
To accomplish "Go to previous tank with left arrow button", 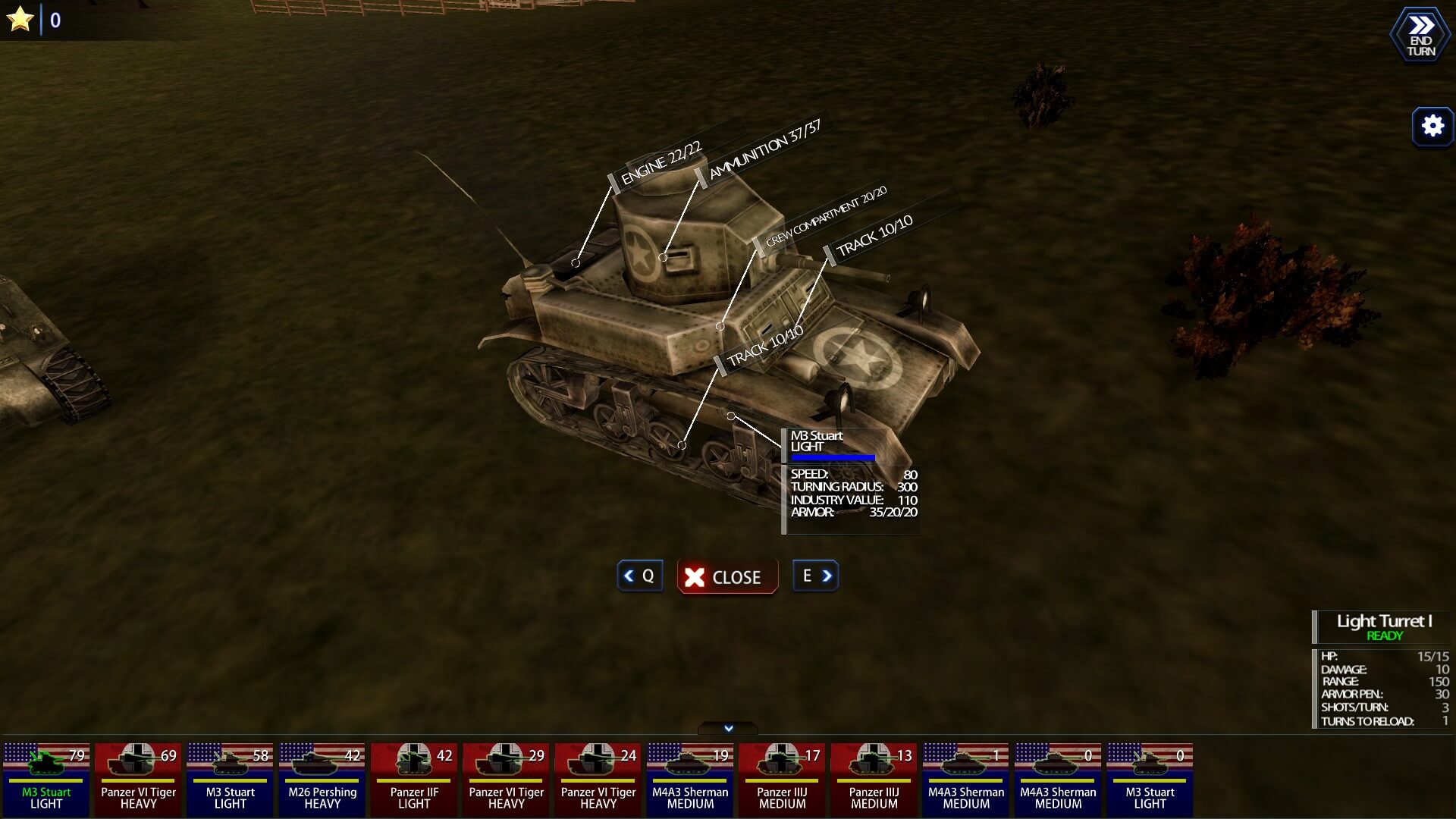I will click(x=639, y=576).
